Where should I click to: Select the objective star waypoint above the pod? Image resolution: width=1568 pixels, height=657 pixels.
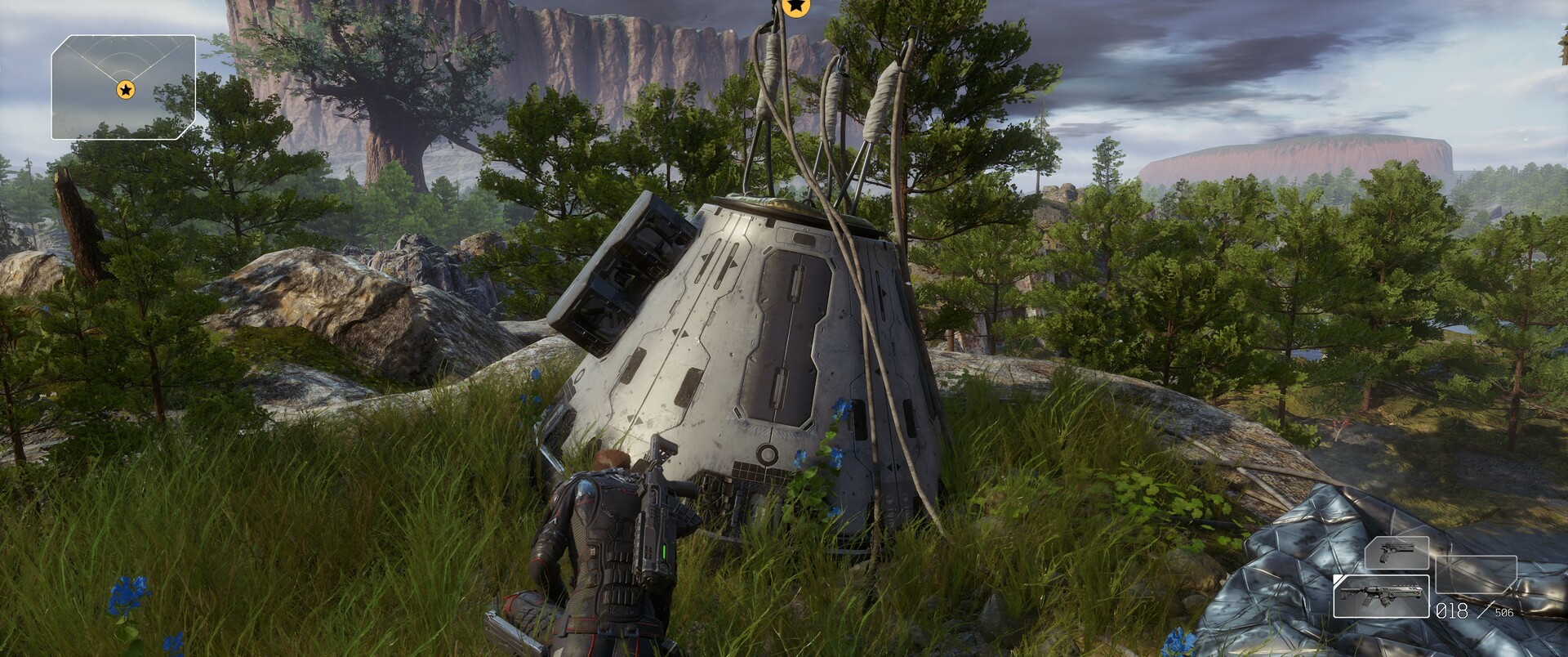(795, 7)
